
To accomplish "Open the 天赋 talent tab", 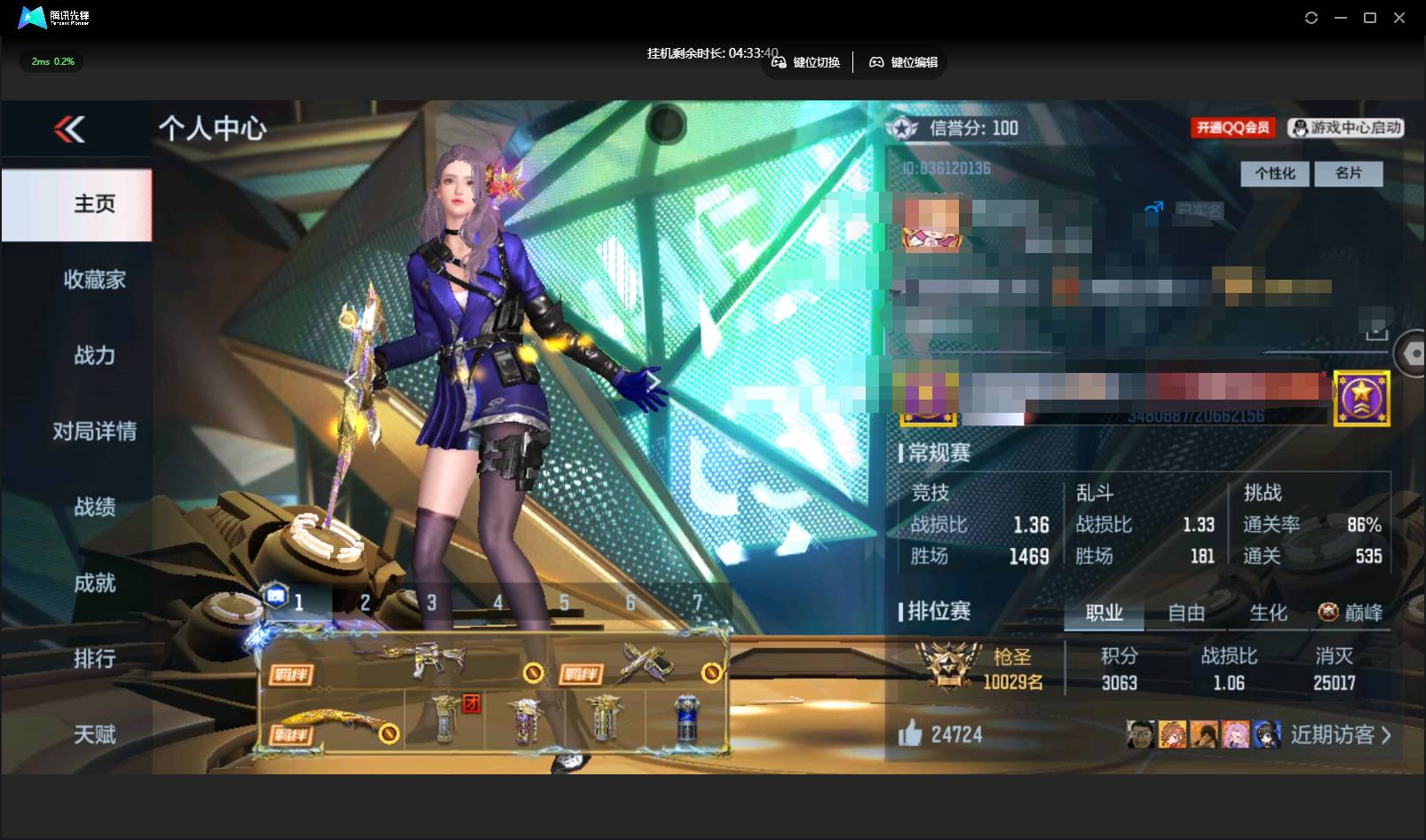I will (x=94, y=734).
